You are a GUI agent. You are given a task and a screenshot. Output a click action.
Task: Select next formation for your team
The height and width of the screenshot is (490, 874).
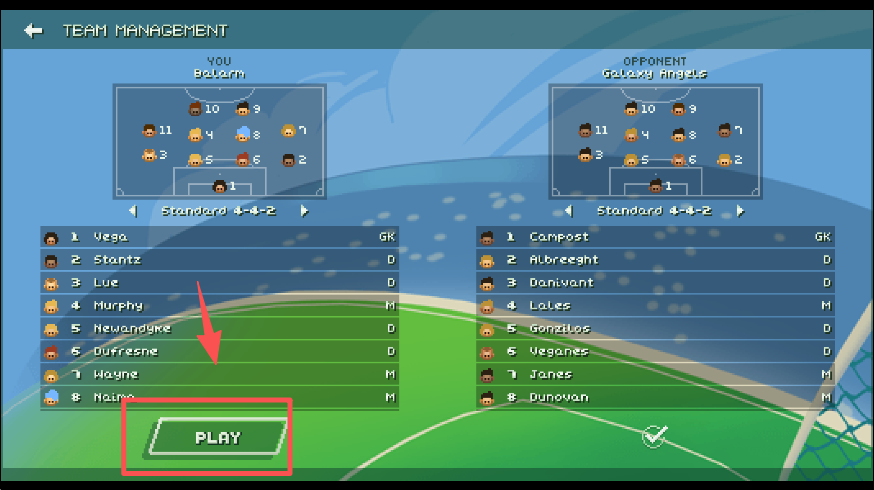[305, 211]
